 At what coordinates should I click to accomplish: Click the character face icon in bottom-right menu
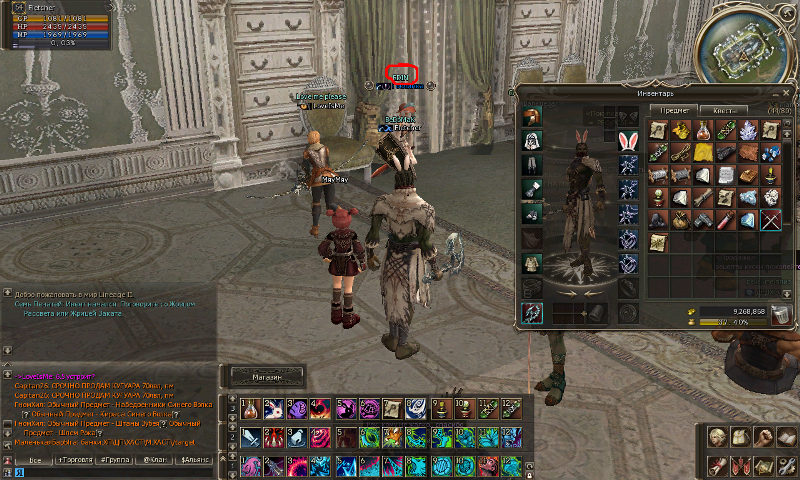pos(717,437)
